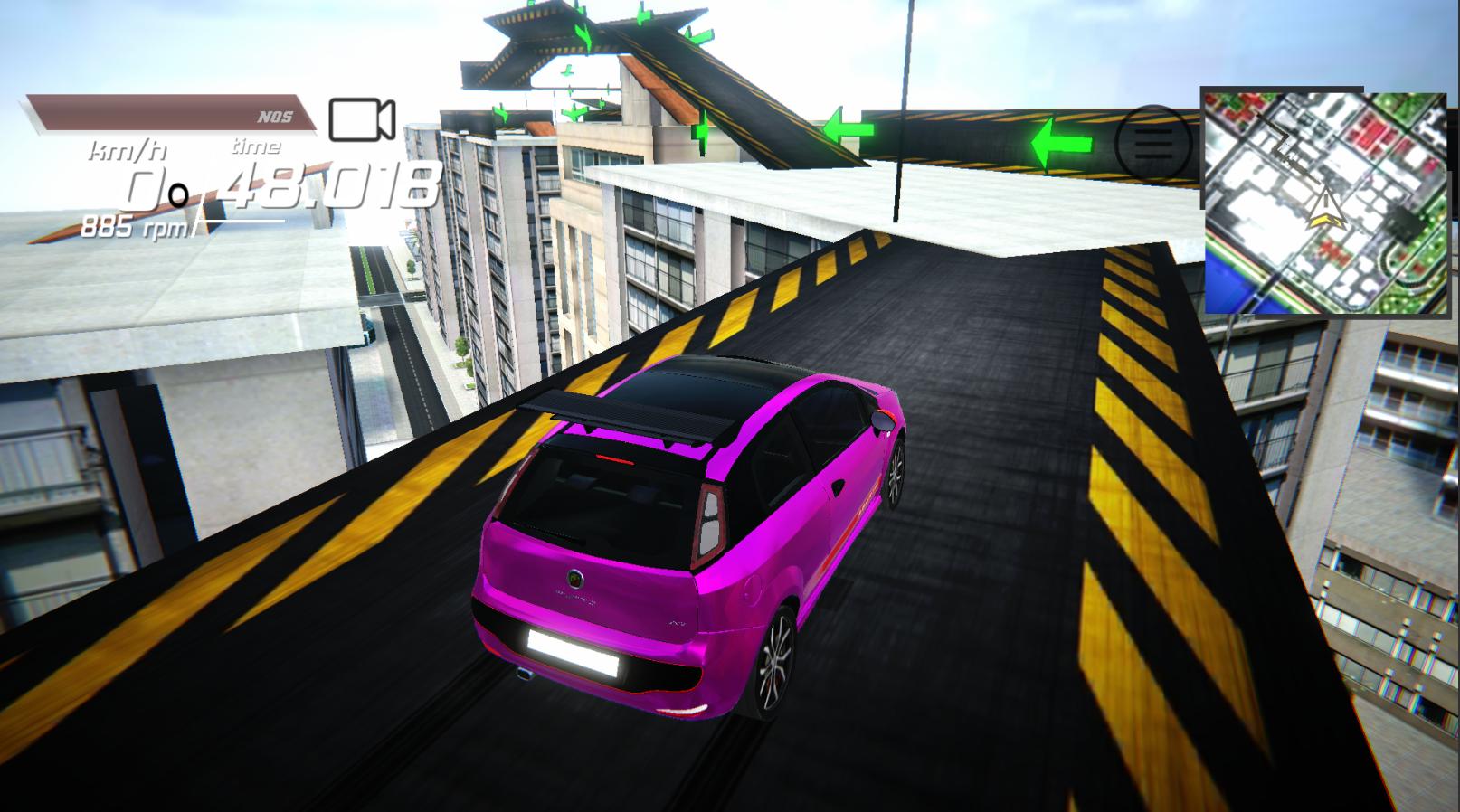The height and width of the screenshot is (812, 1460).
Task: Open the round hamburger menu button
Action: click(x=1152, y=143)
